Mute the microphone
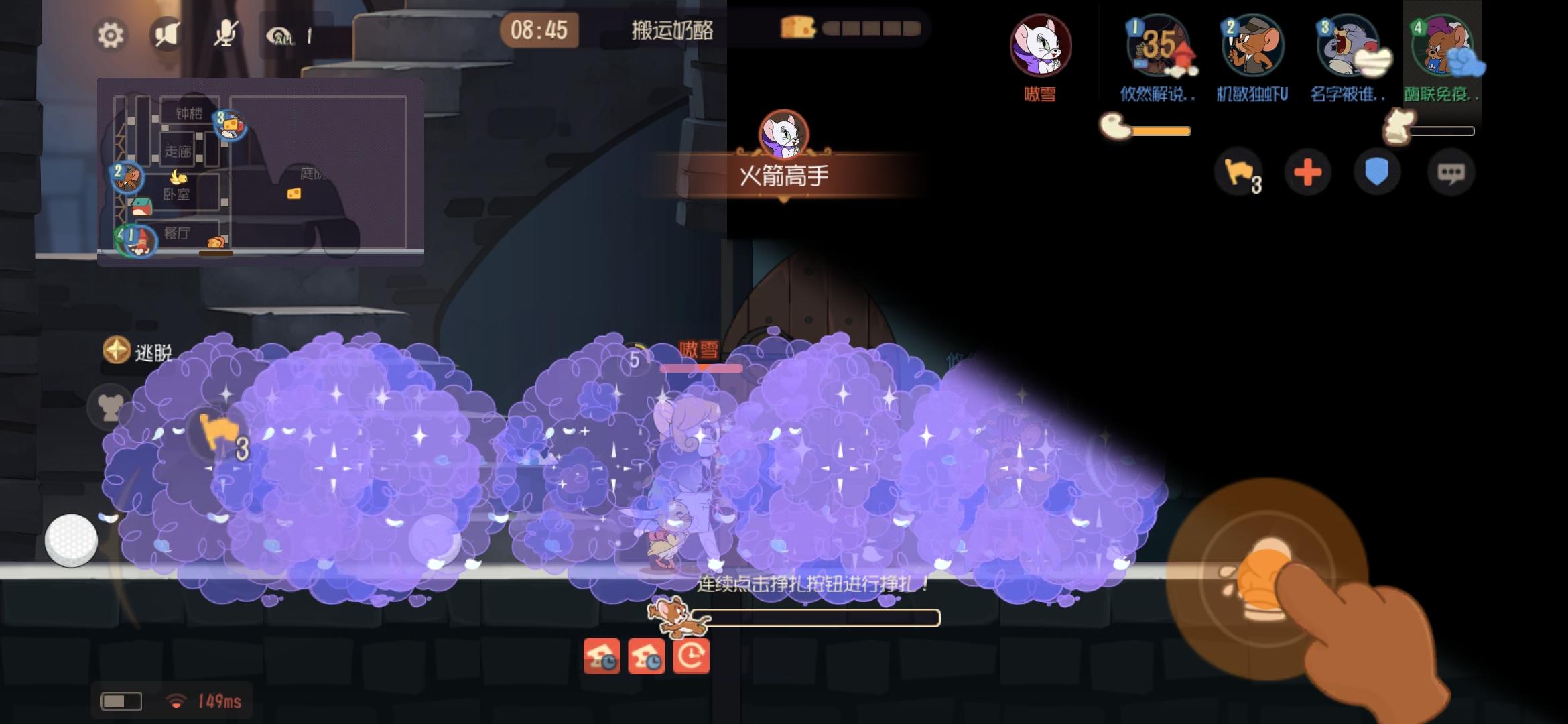The image size is (1568, 724). click(x=226, y=35)
